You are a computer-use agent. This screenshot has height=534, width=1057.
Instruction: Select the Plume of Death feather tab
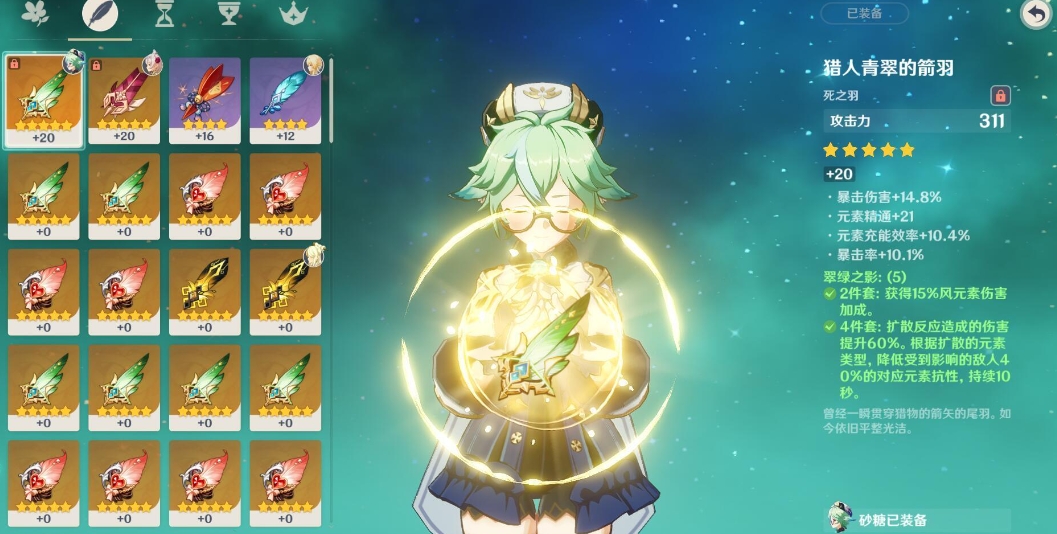[x=100, y=14]
